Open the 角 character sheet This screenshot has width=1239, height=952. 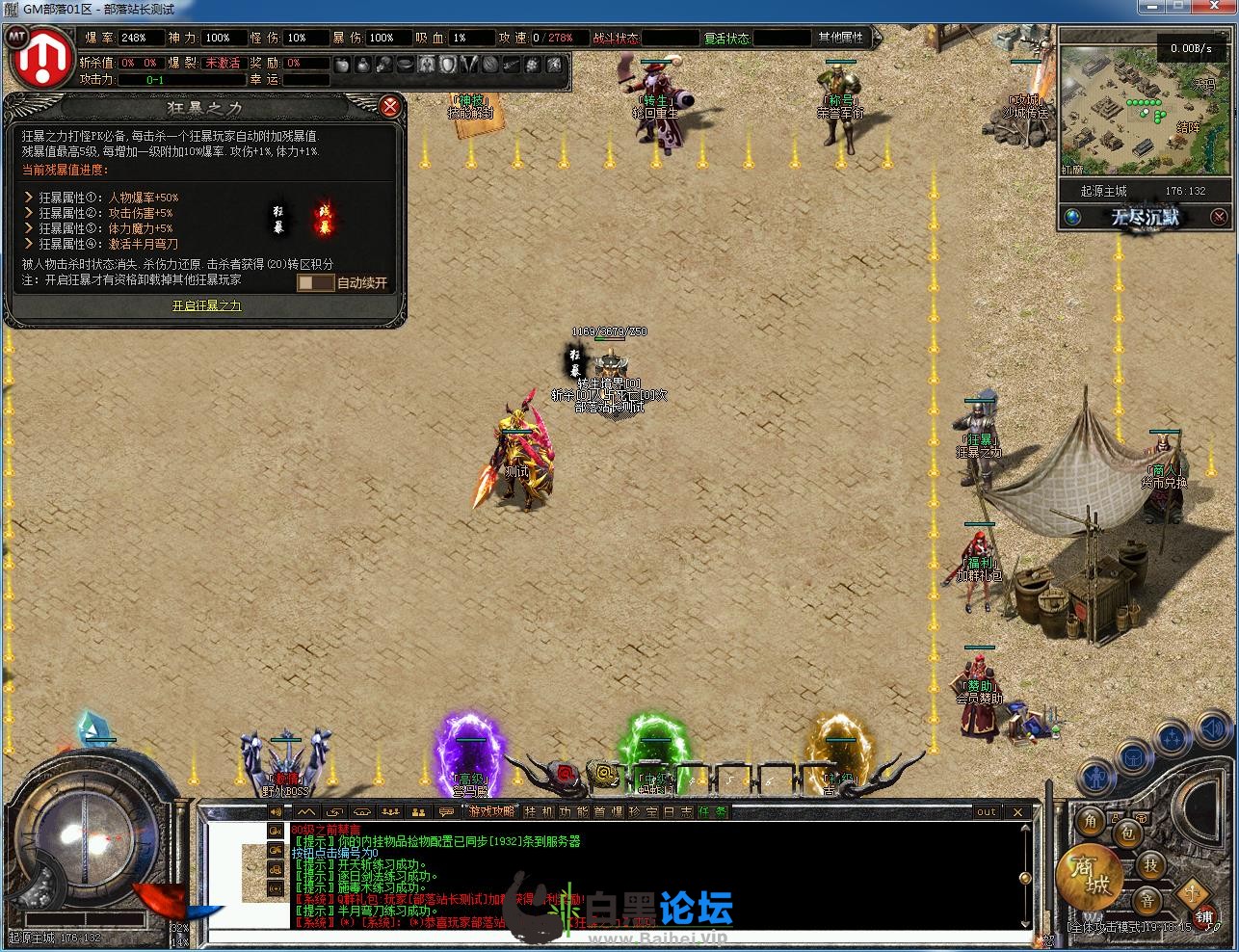pyautogui.click(x=1091, y=821)
